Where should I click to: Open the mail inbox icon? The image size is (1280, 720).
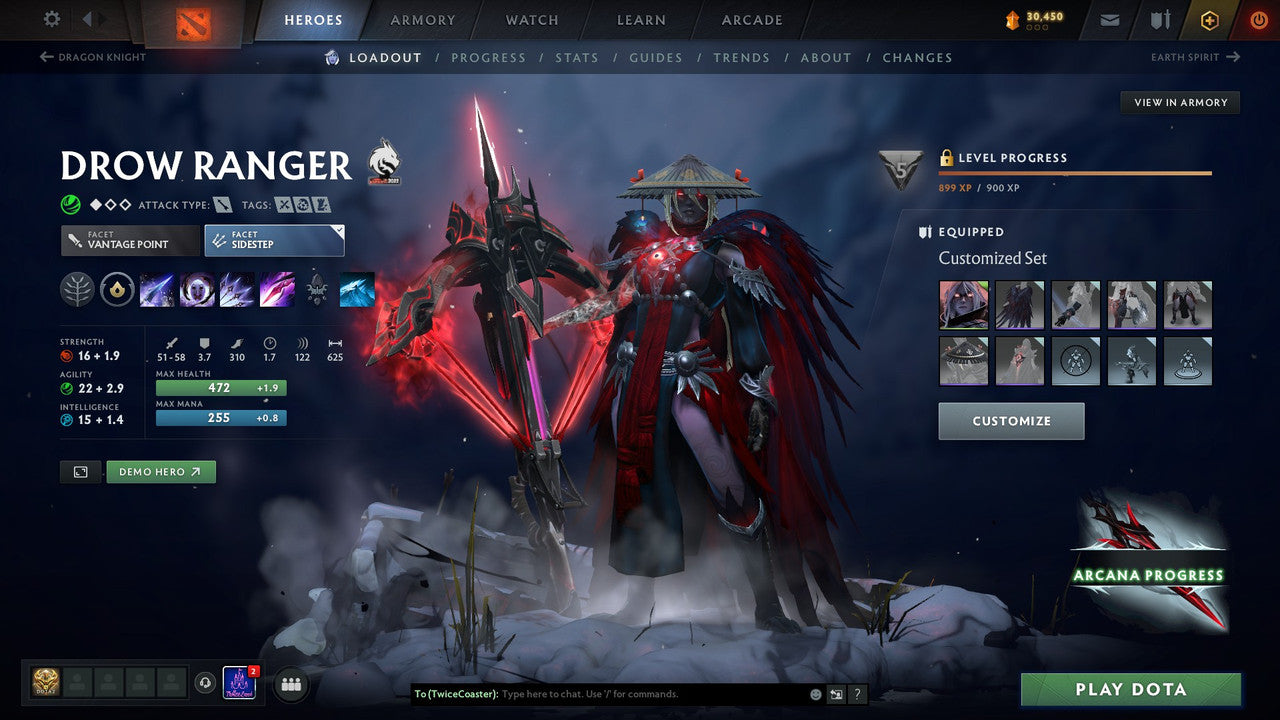click(x=1112, y=20)
